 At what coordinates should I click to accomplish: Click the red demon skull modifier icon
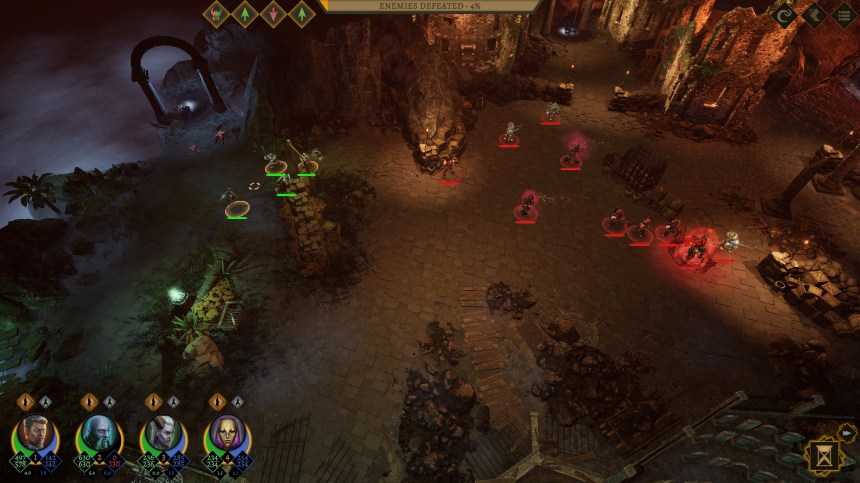217,14
